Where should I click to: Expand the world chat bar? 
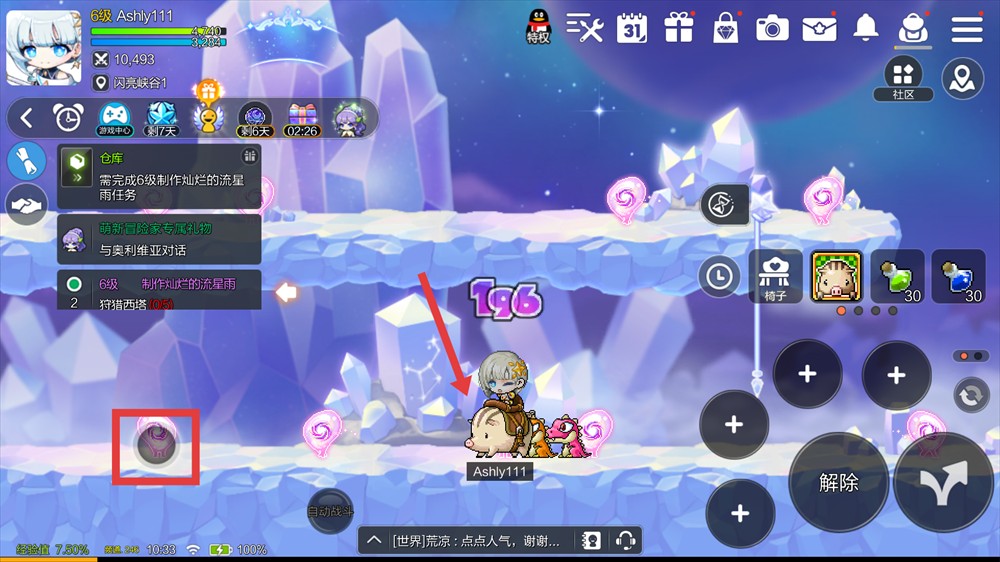pyautogui.click(x=374, y=541)
